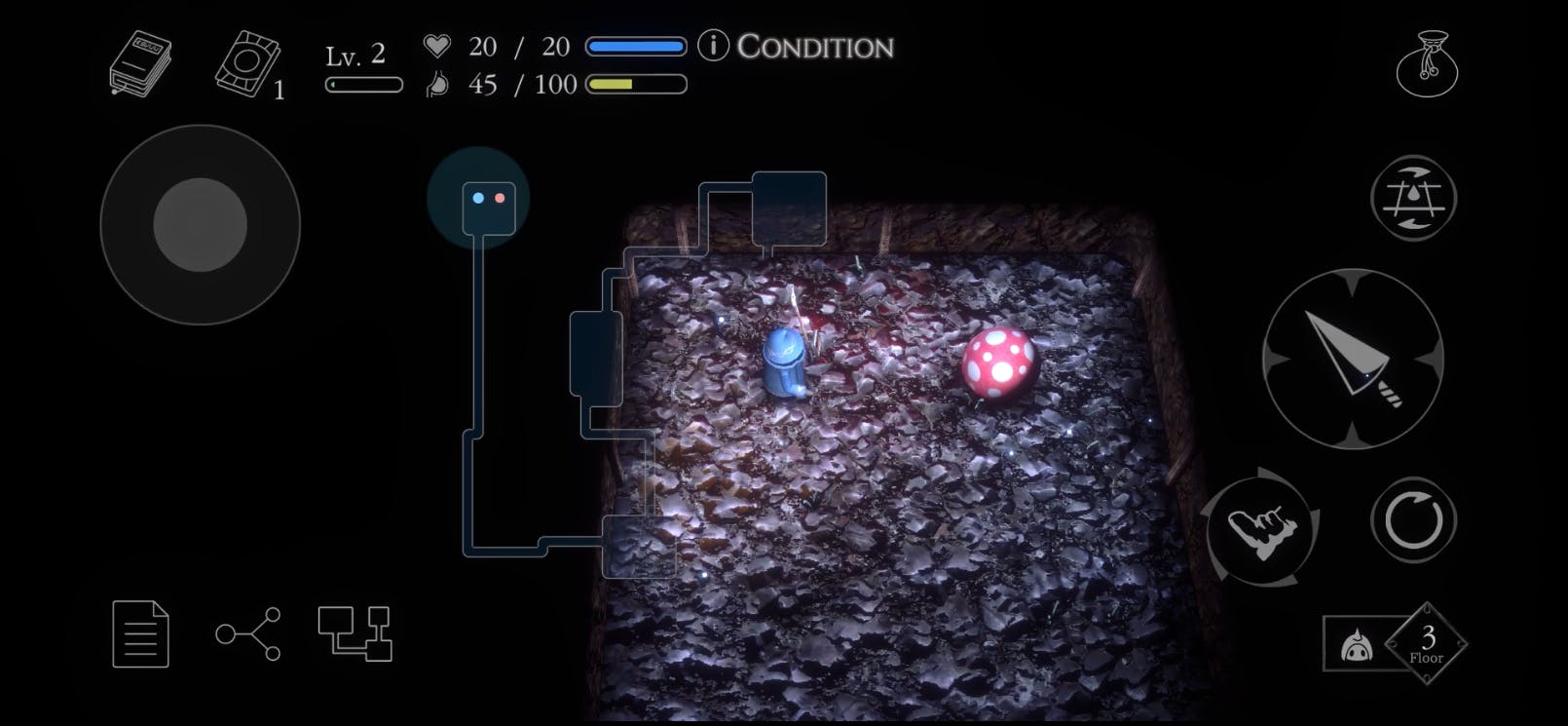Tap the virtual joystick pad
Viewport: 1568px width, 726px height.
201,225
